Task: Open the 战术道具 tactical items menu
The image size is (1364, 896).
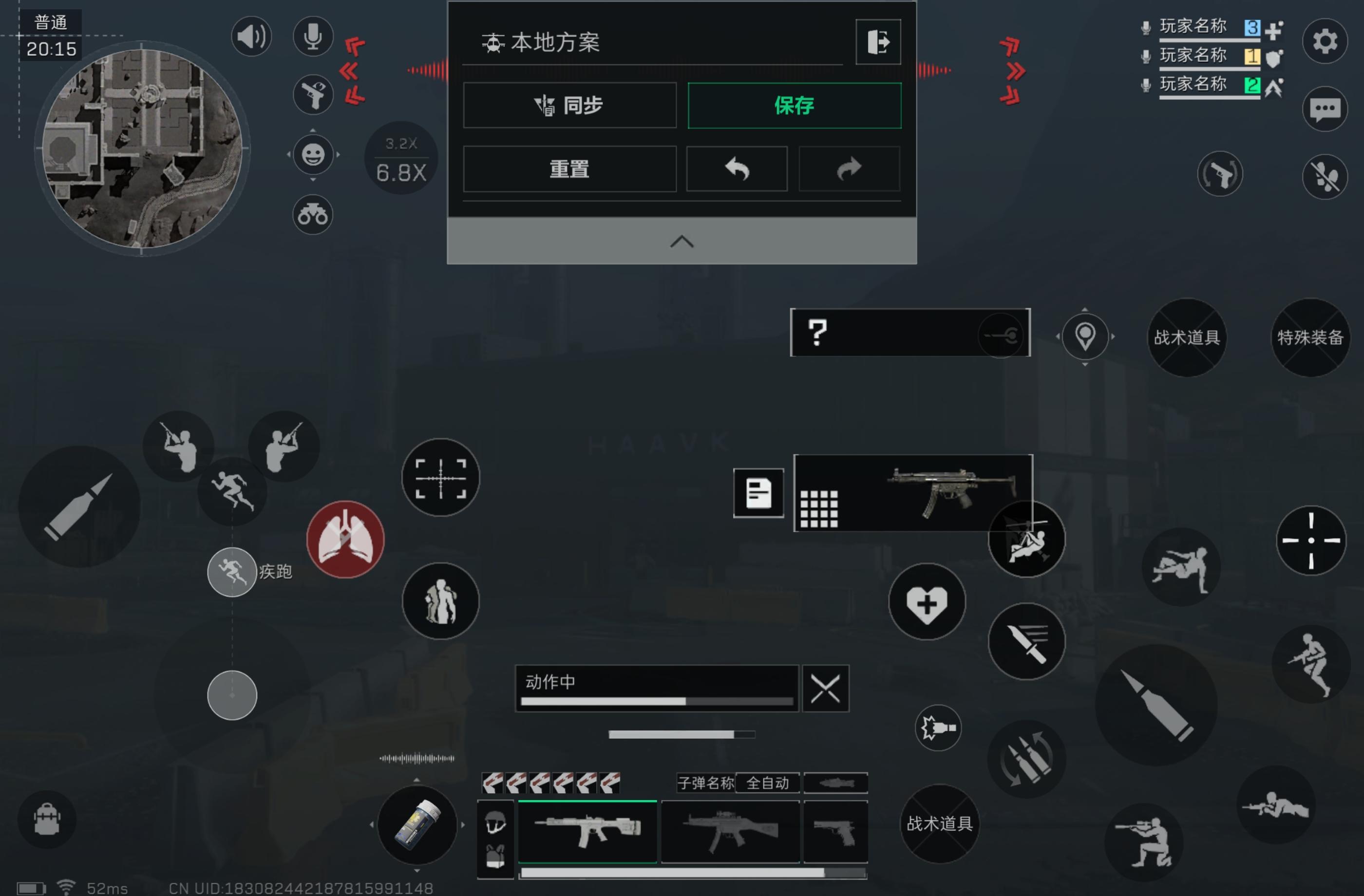Action: pos(1186,338)
